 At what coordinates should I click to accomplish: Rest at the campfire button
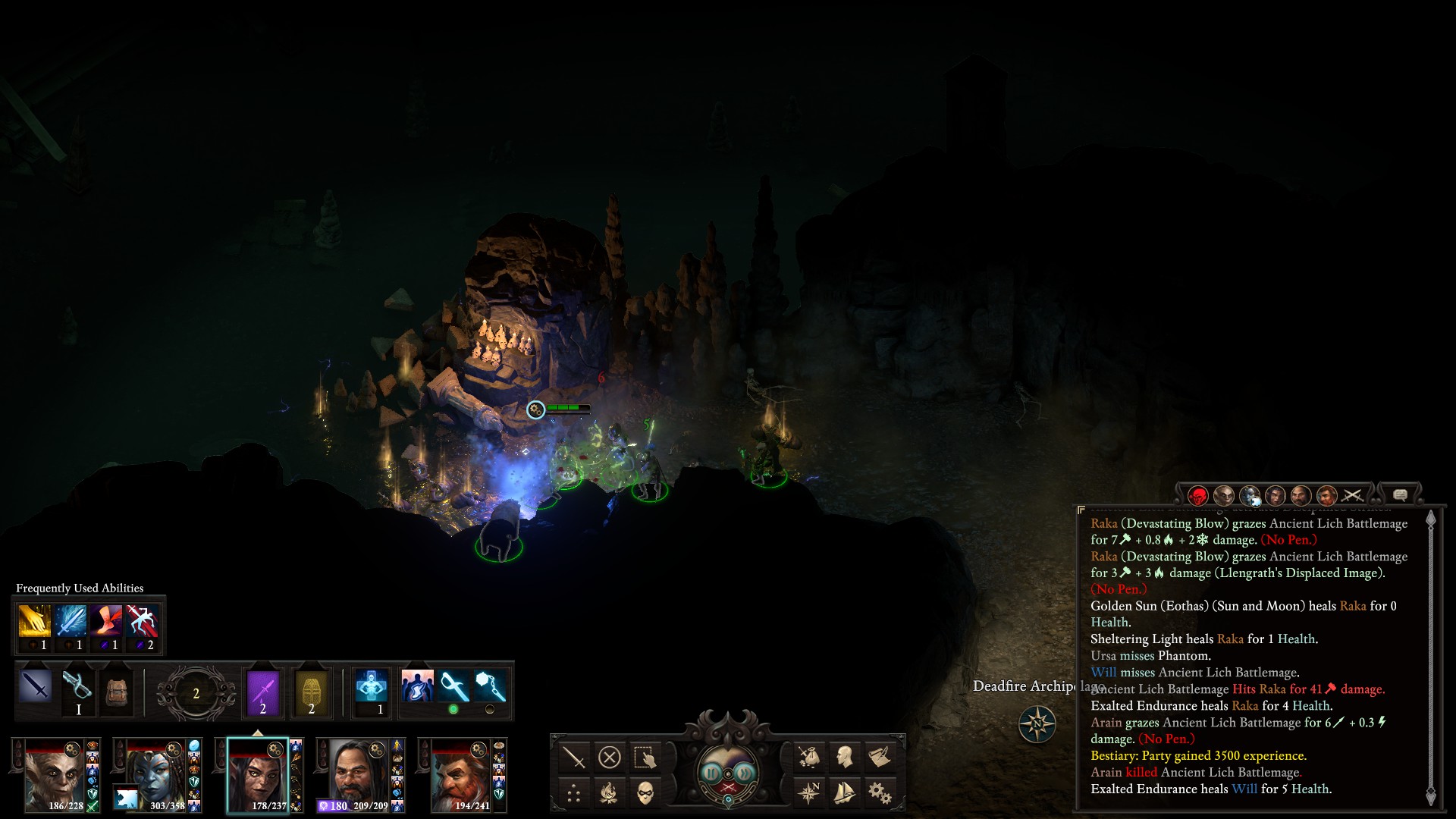point(609,793)
